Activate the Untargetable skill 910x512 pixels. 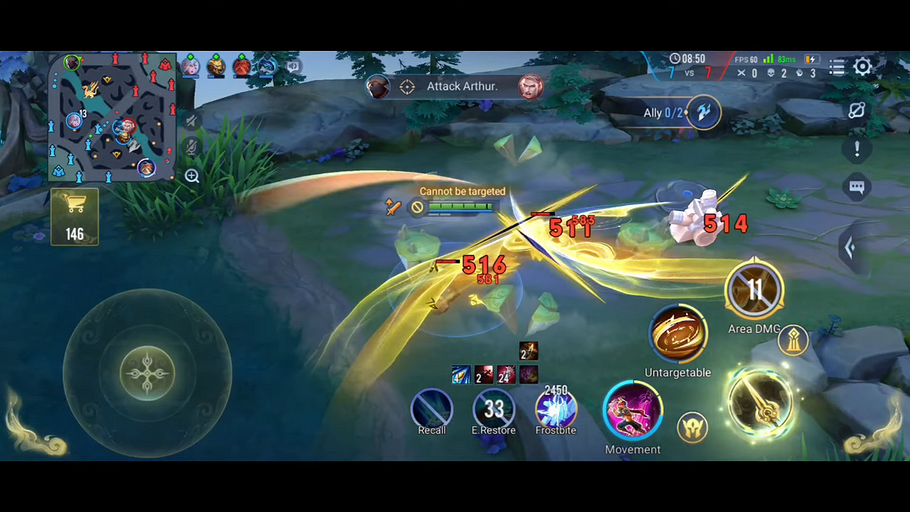point(678,335)
